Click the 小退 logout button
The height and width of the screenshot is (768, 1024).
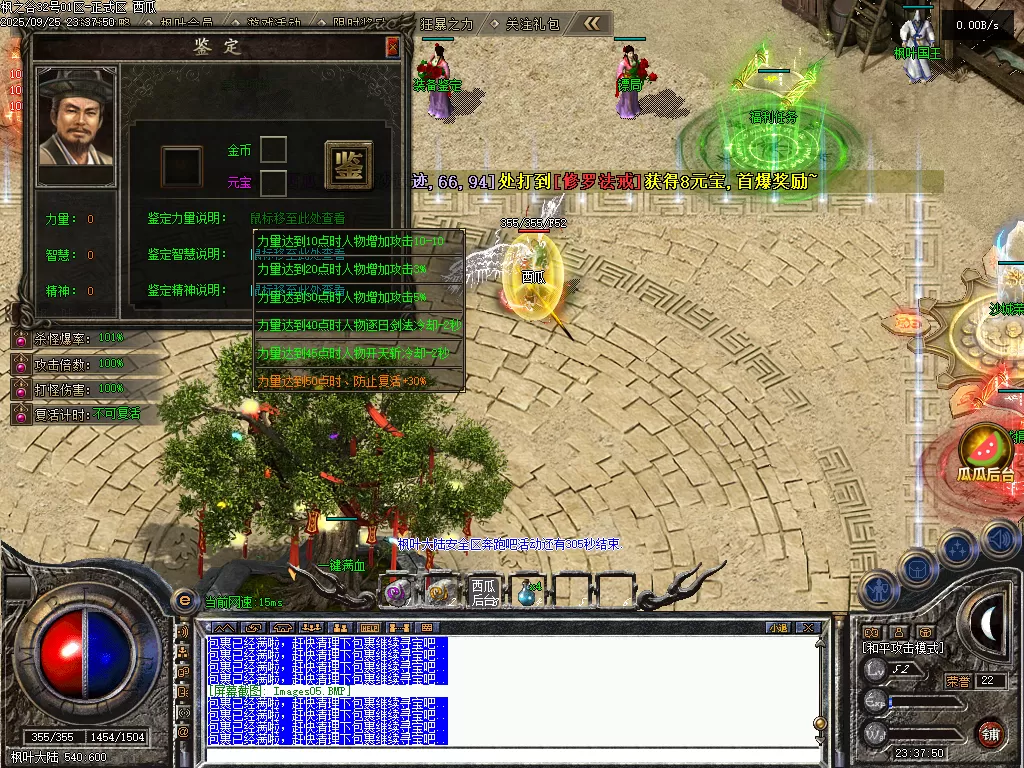tap(778, 628)
